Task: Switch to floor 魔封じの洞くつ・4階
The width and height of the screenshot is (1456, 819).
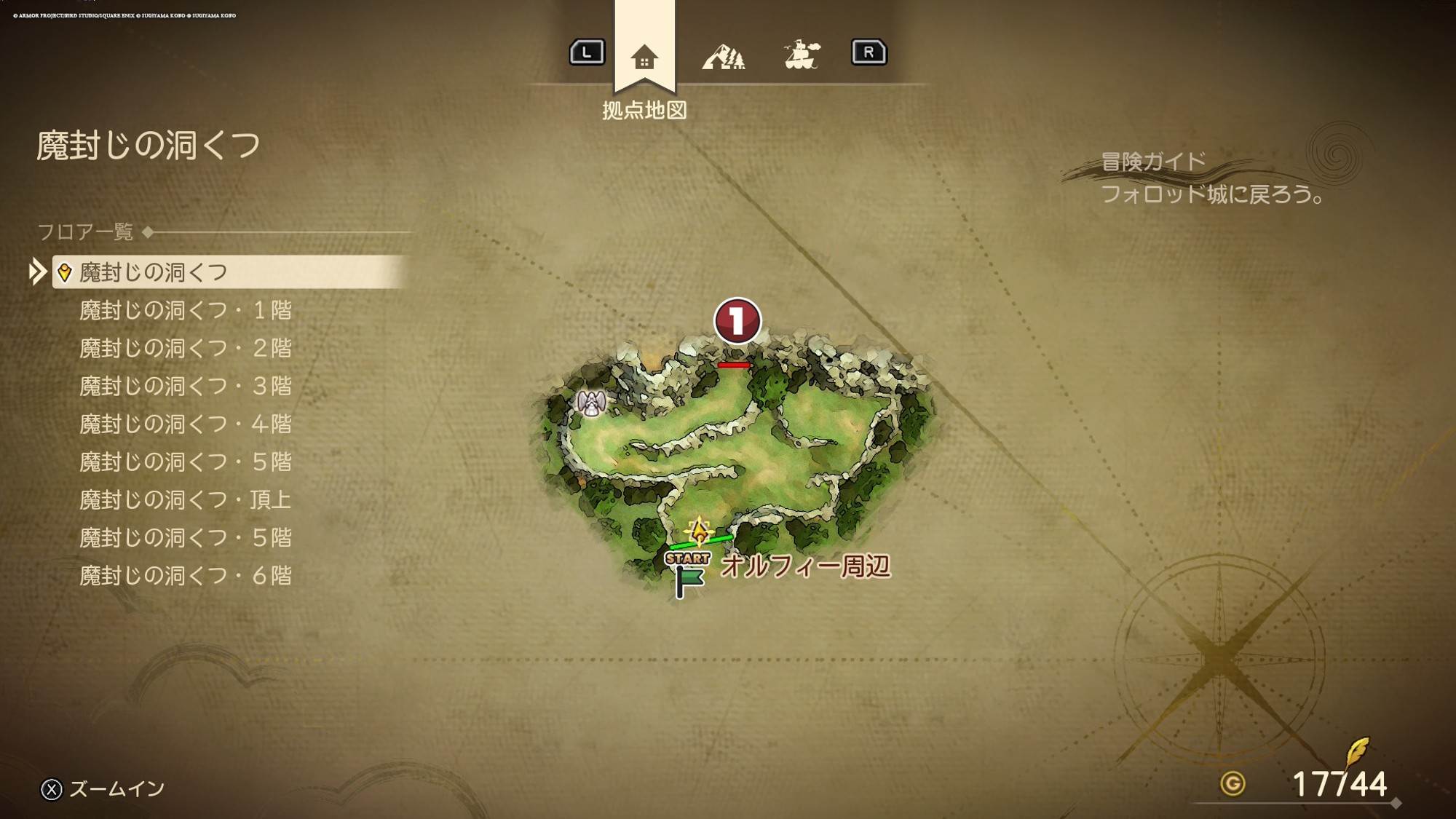Action: point(185,424)
